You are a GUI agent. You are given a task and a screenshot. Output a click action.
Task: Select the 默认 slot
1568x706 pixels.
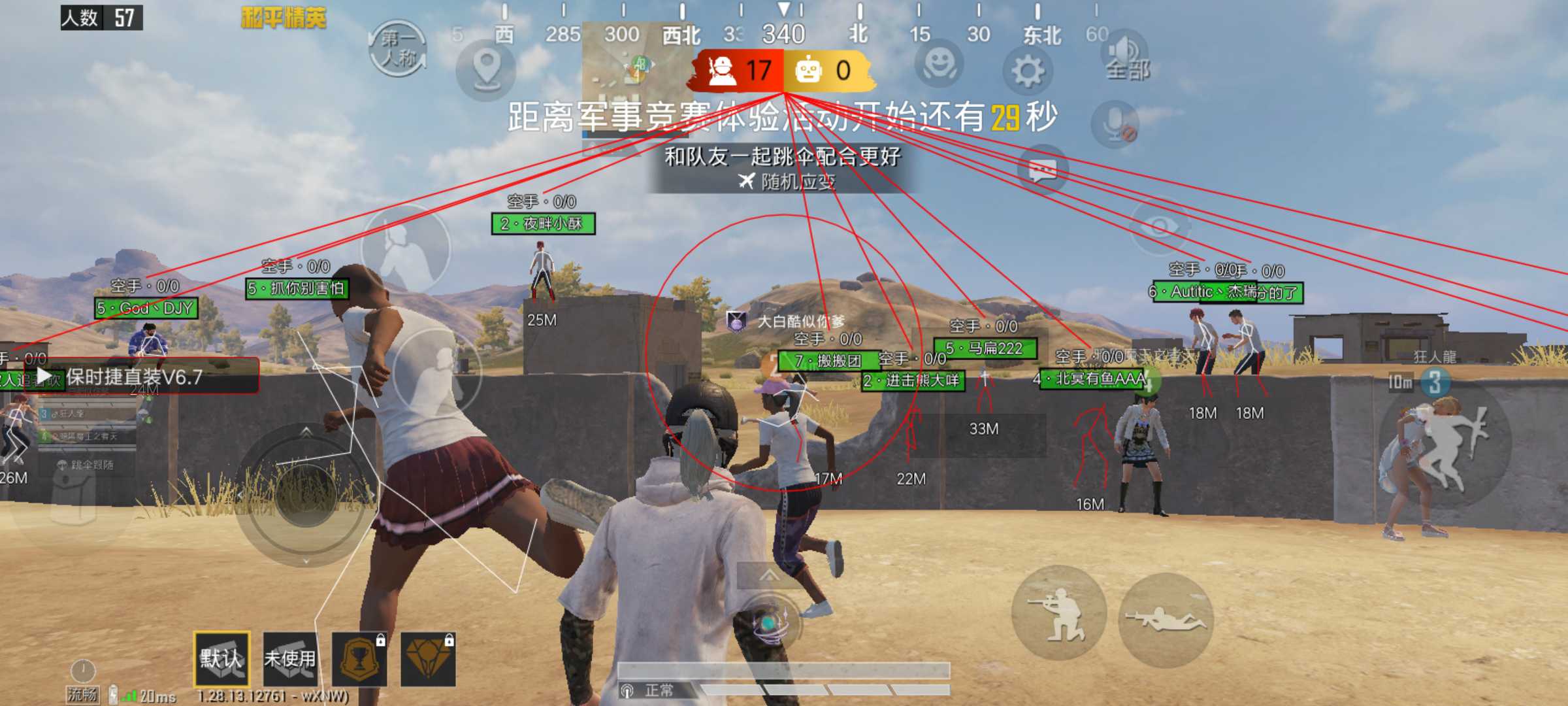pyautogui.click(x=221, y=659)
